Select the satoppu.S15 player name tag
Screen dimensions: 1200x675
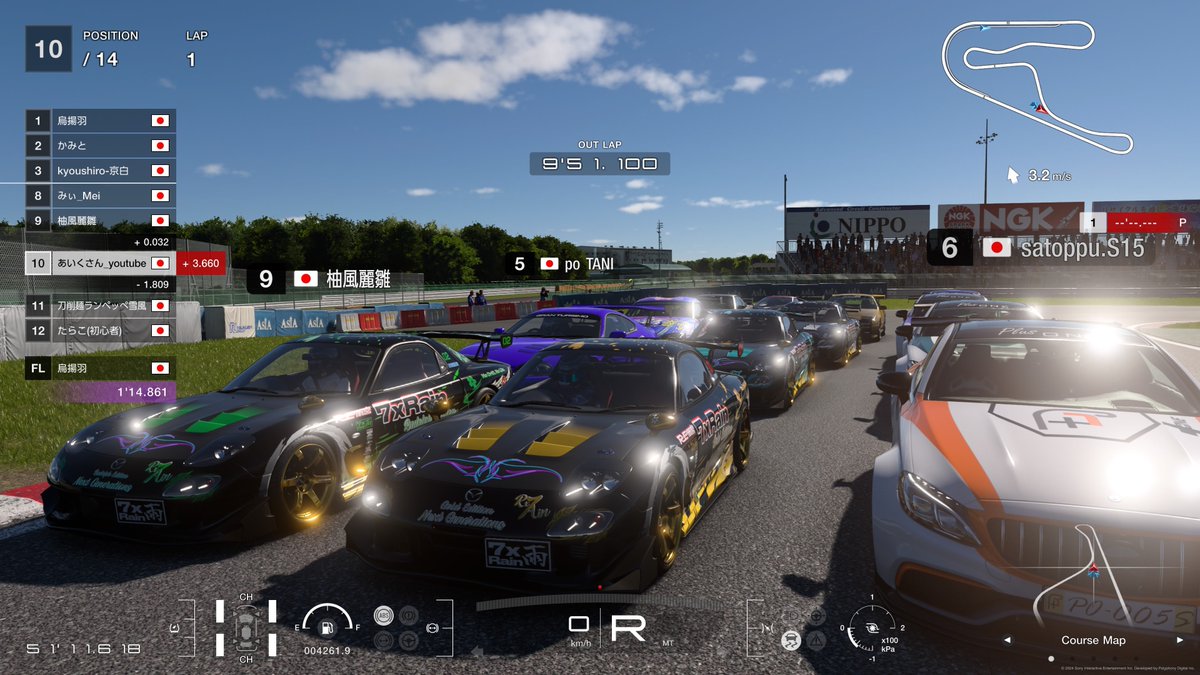pos(1041,248)
